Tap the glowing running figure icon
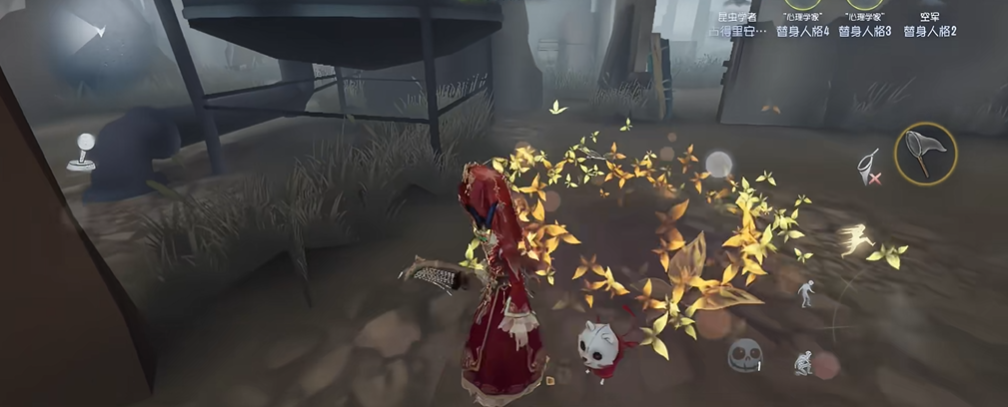Screen dimensions: 1008x407 click(855, 239)
